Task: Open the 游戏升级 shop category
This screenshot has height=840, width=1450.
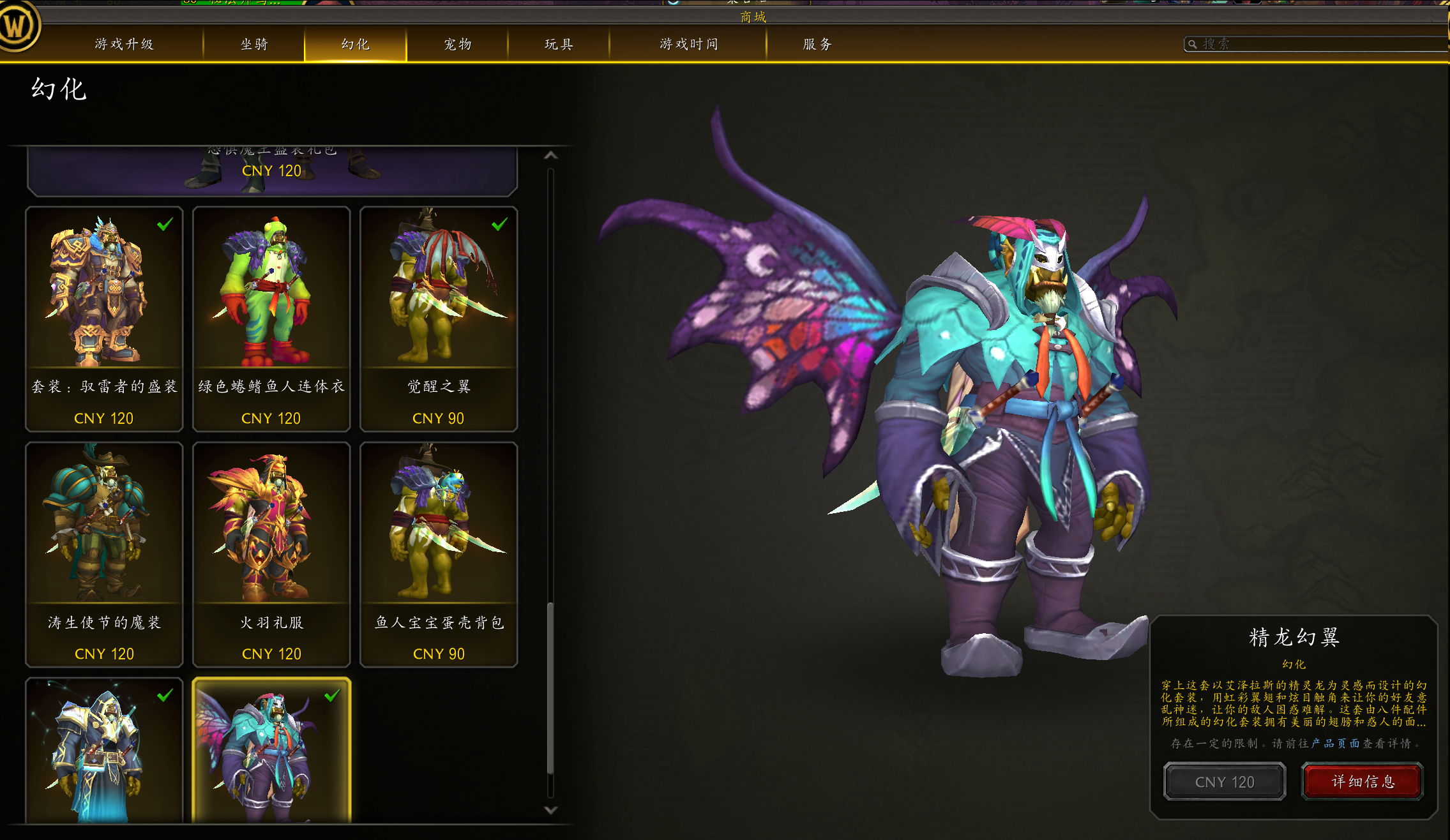Action: tap(125, 44)
